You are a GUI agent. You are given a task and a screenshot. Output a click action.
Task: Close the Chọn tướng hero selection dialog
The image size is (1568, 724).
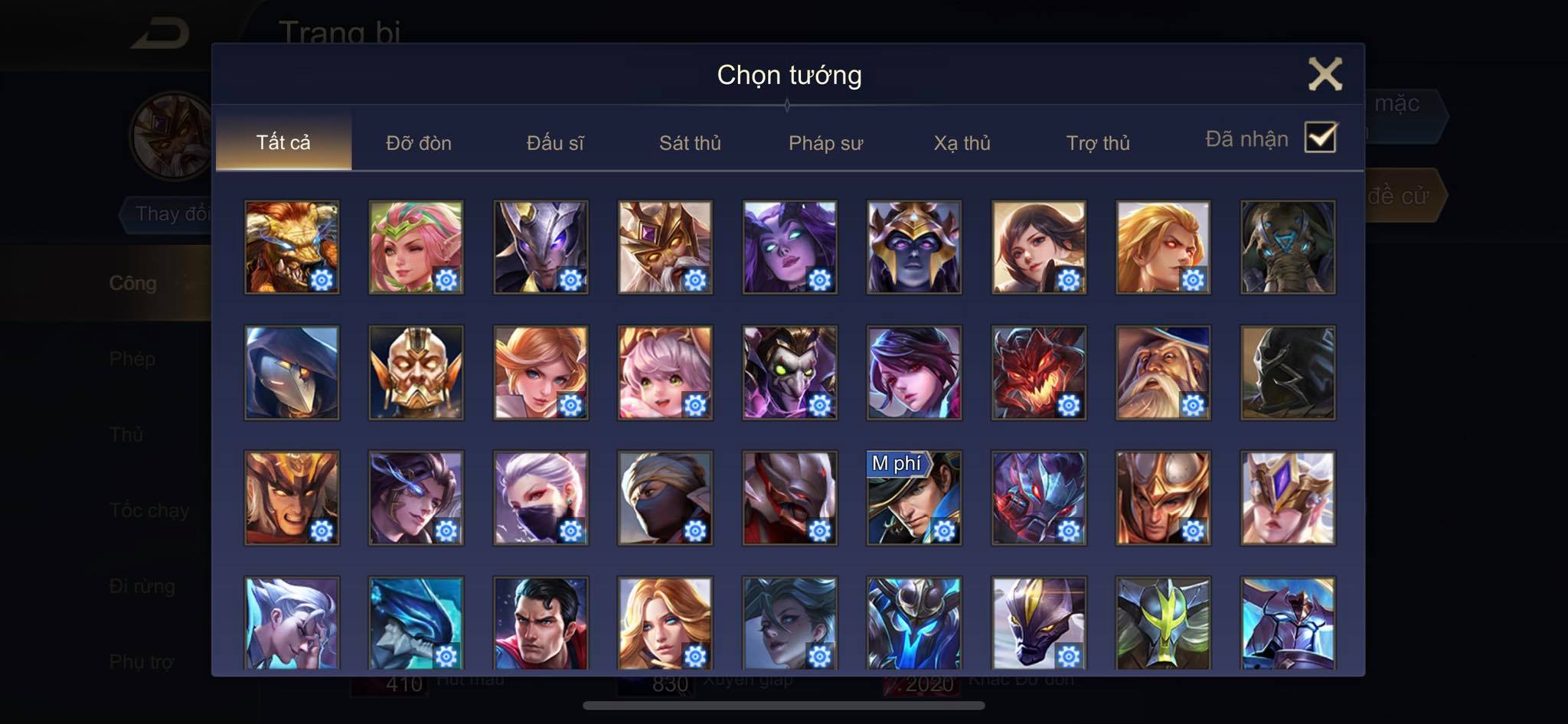point(1325,74)
